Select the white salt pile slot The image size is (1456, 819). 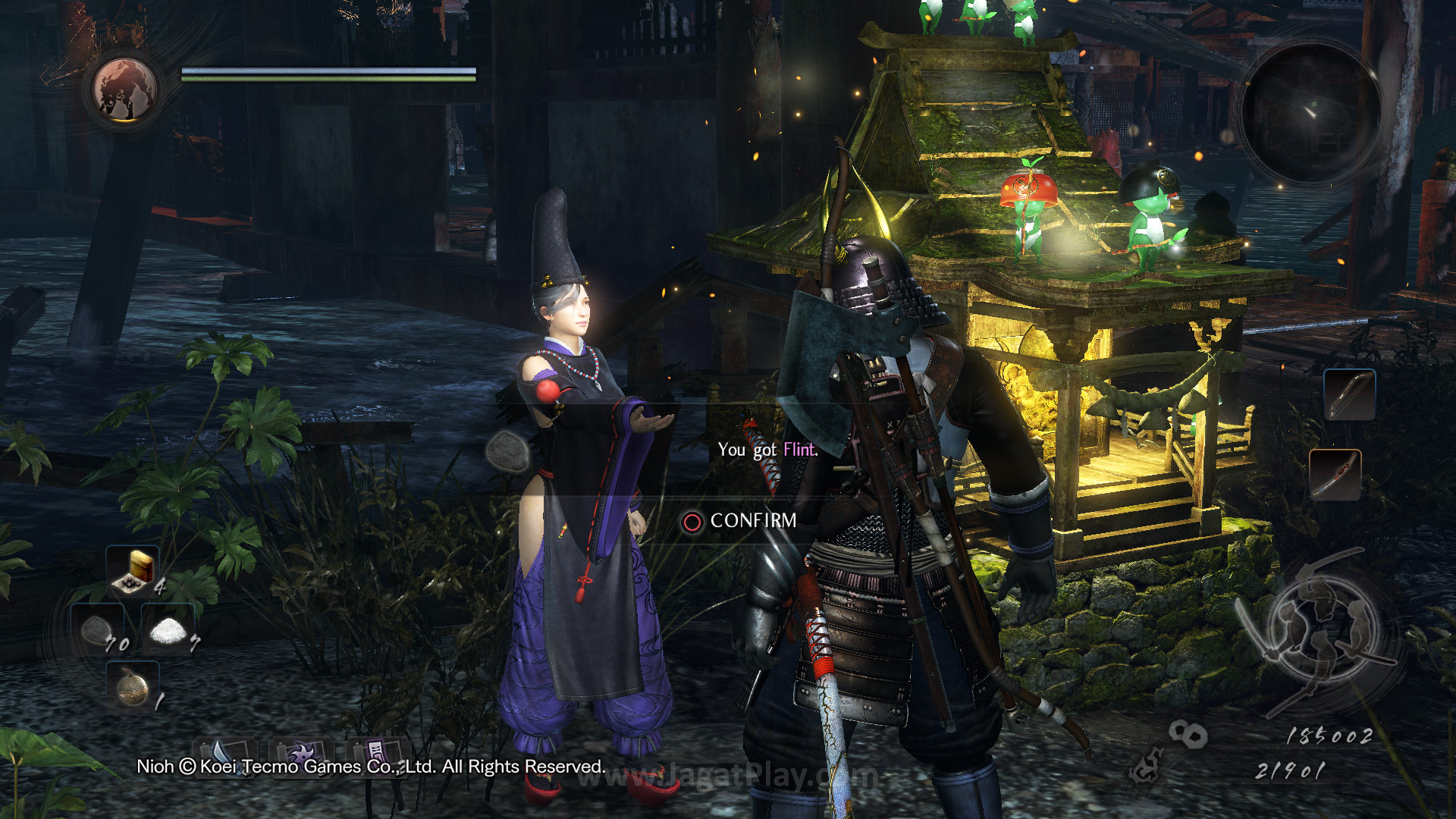point(168,630)
